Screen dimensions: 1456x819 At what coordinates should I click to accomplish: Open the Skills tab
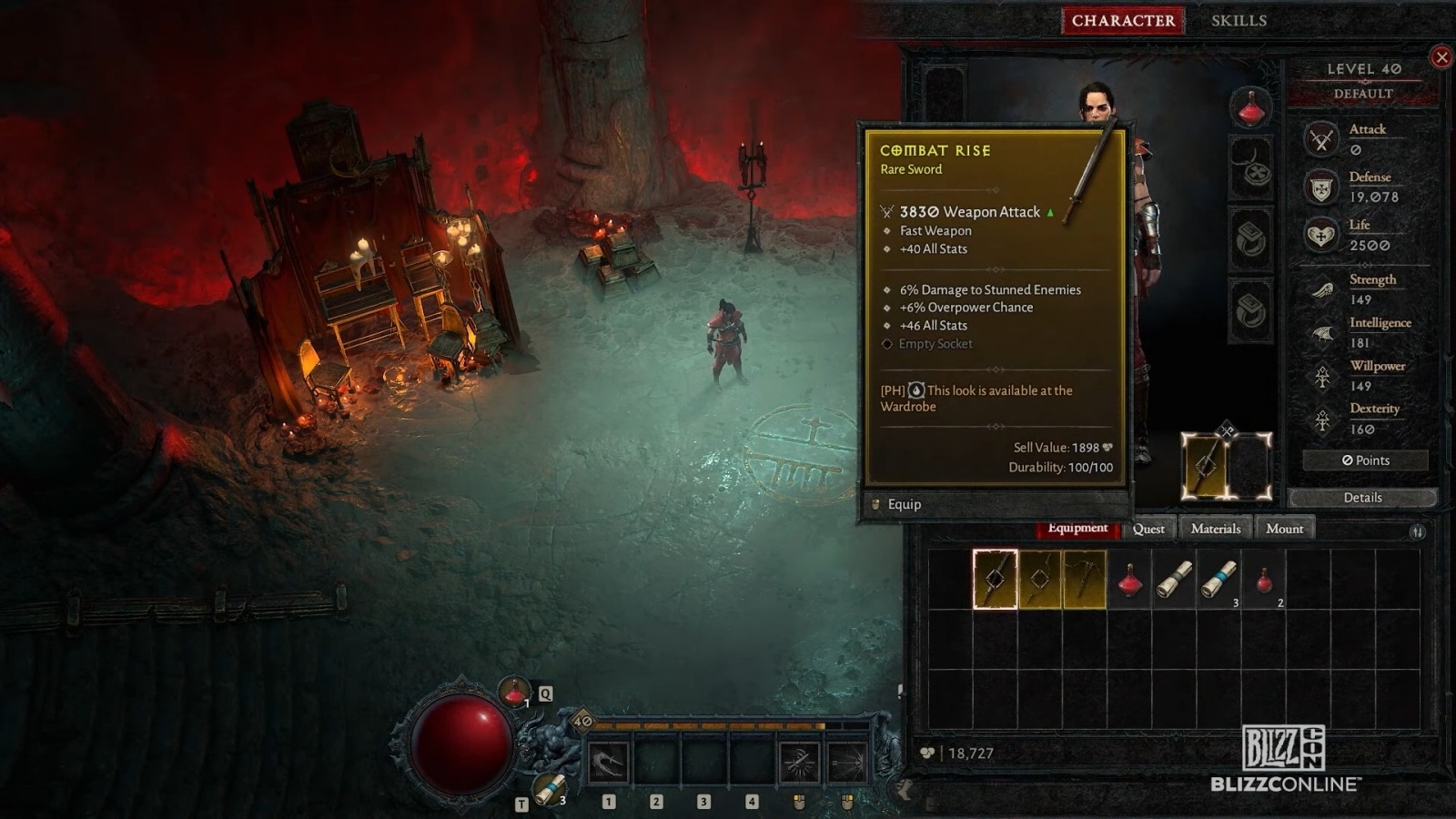tap(1239, 20)
